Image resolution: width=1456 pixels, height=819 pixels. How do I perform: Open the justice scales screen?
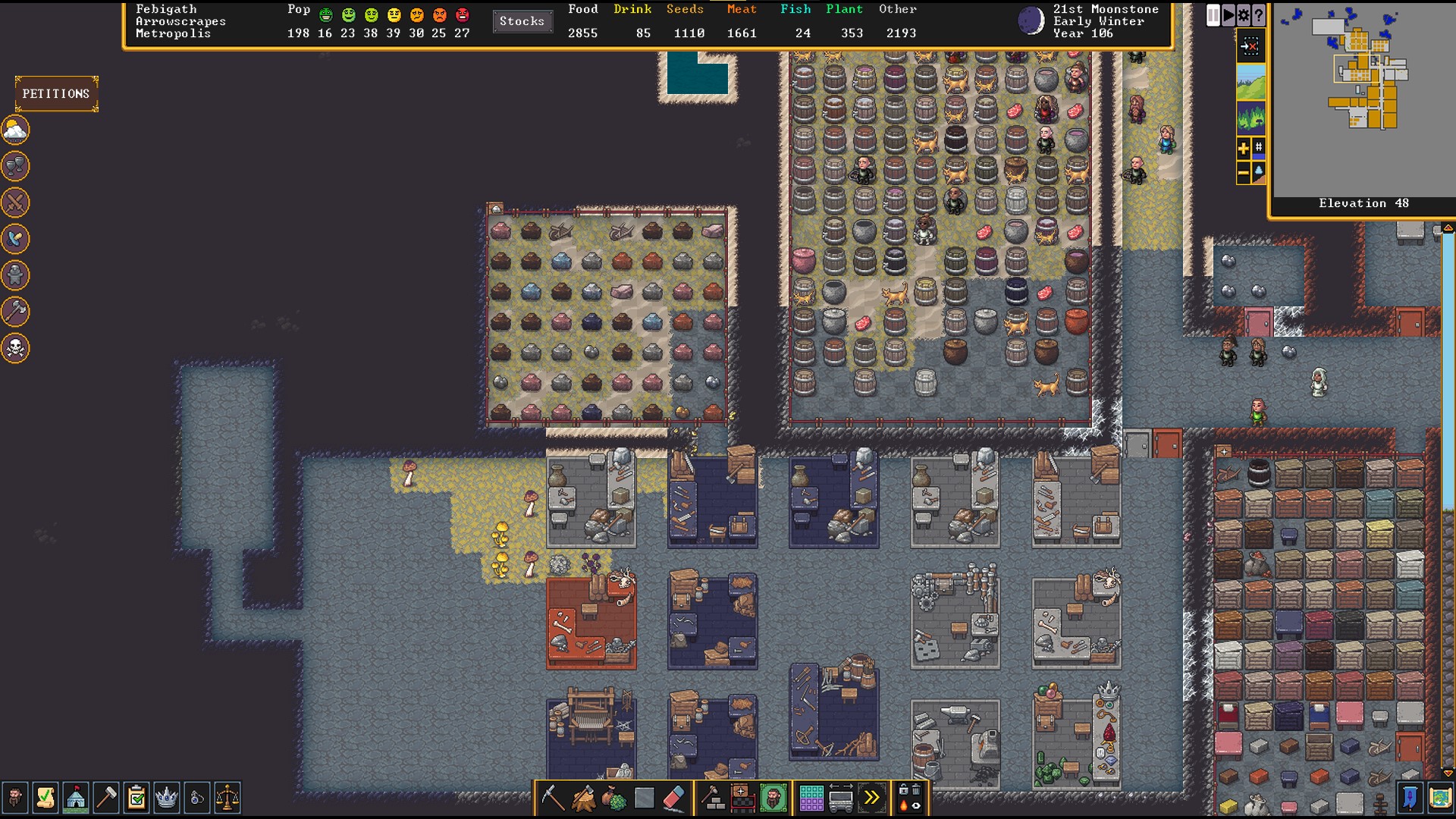click(229, 798)
